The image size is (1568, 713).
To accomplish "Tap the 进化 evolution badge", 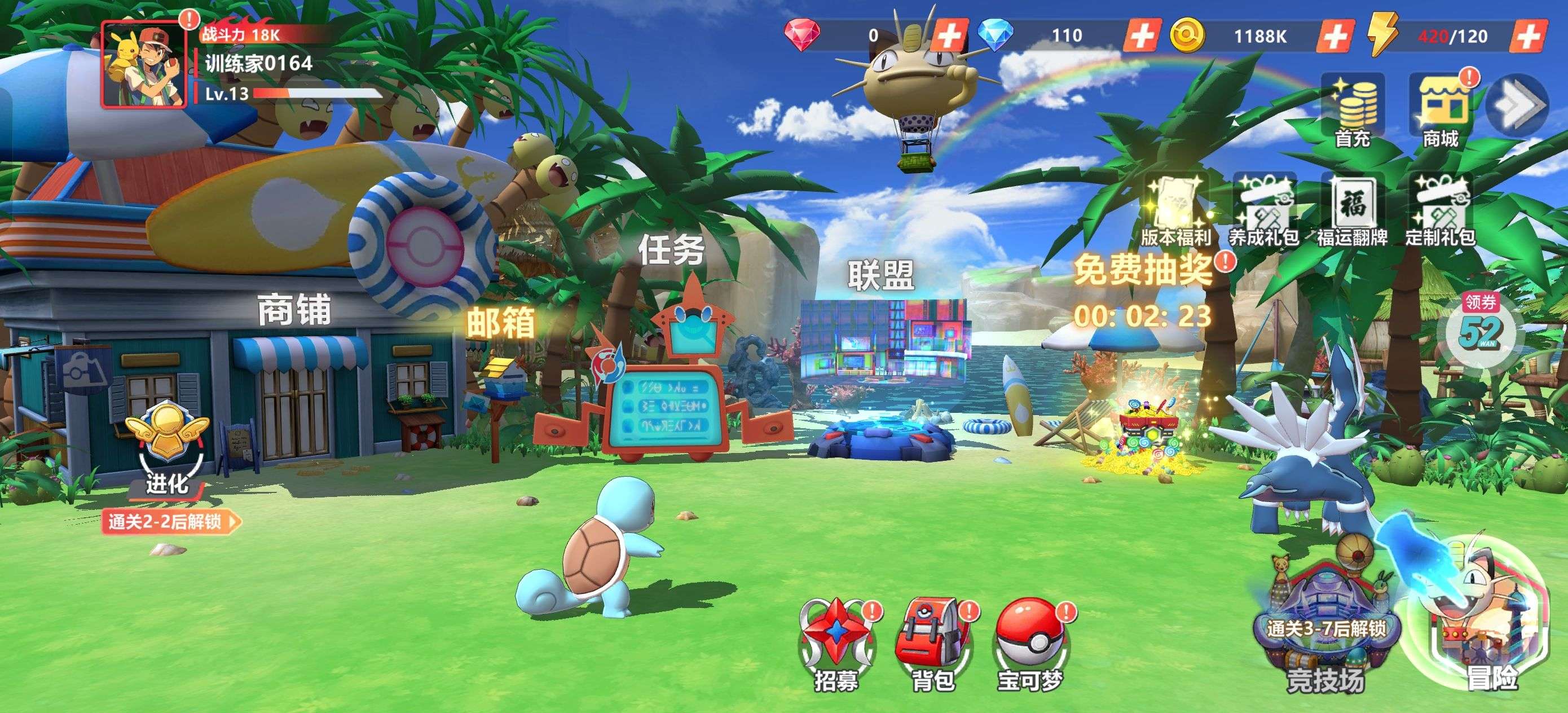I will coord(166,447).
